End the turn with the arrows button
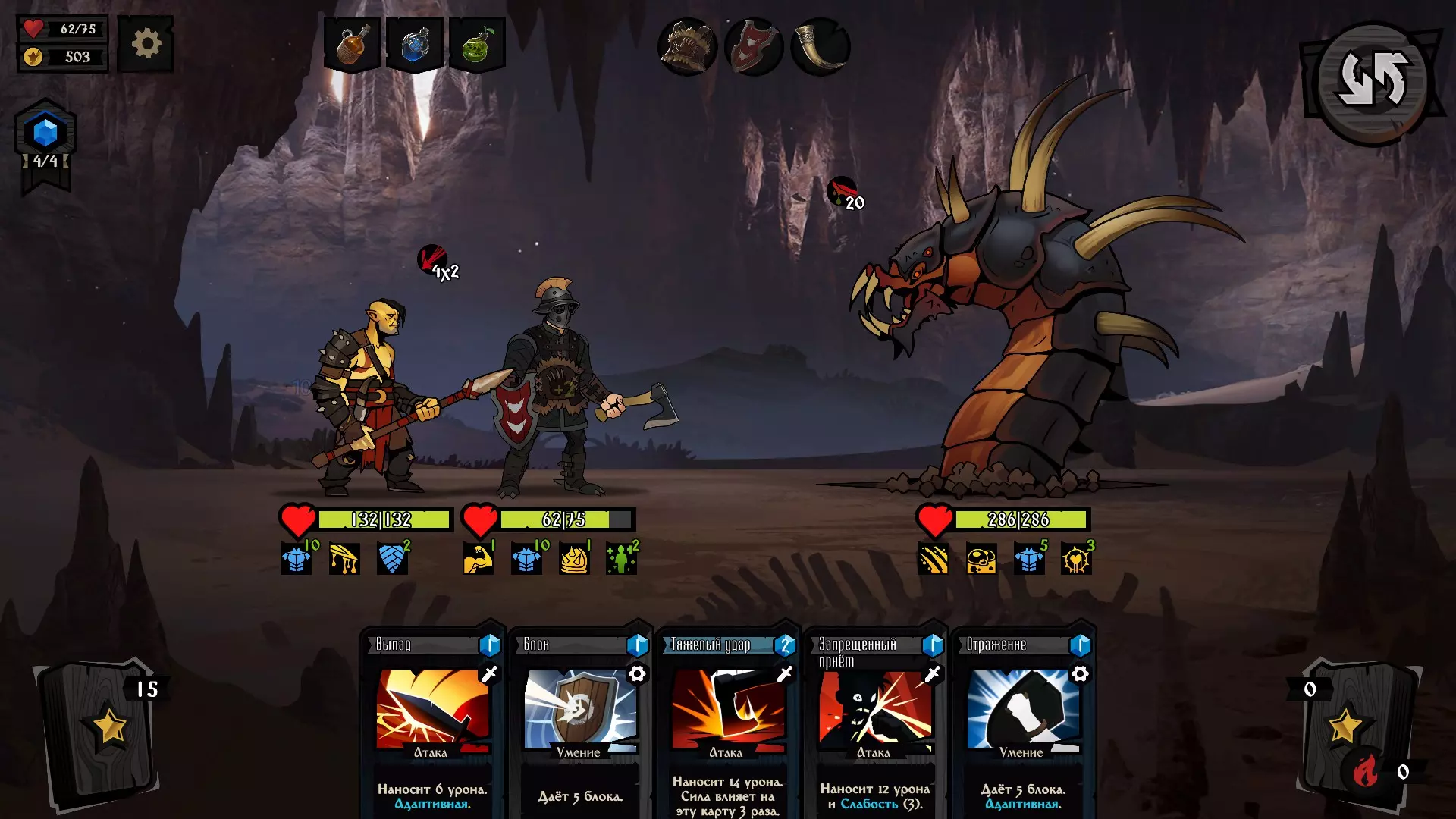The image size is (1456, 819). pyautogui.click(x=1373, y=81)
